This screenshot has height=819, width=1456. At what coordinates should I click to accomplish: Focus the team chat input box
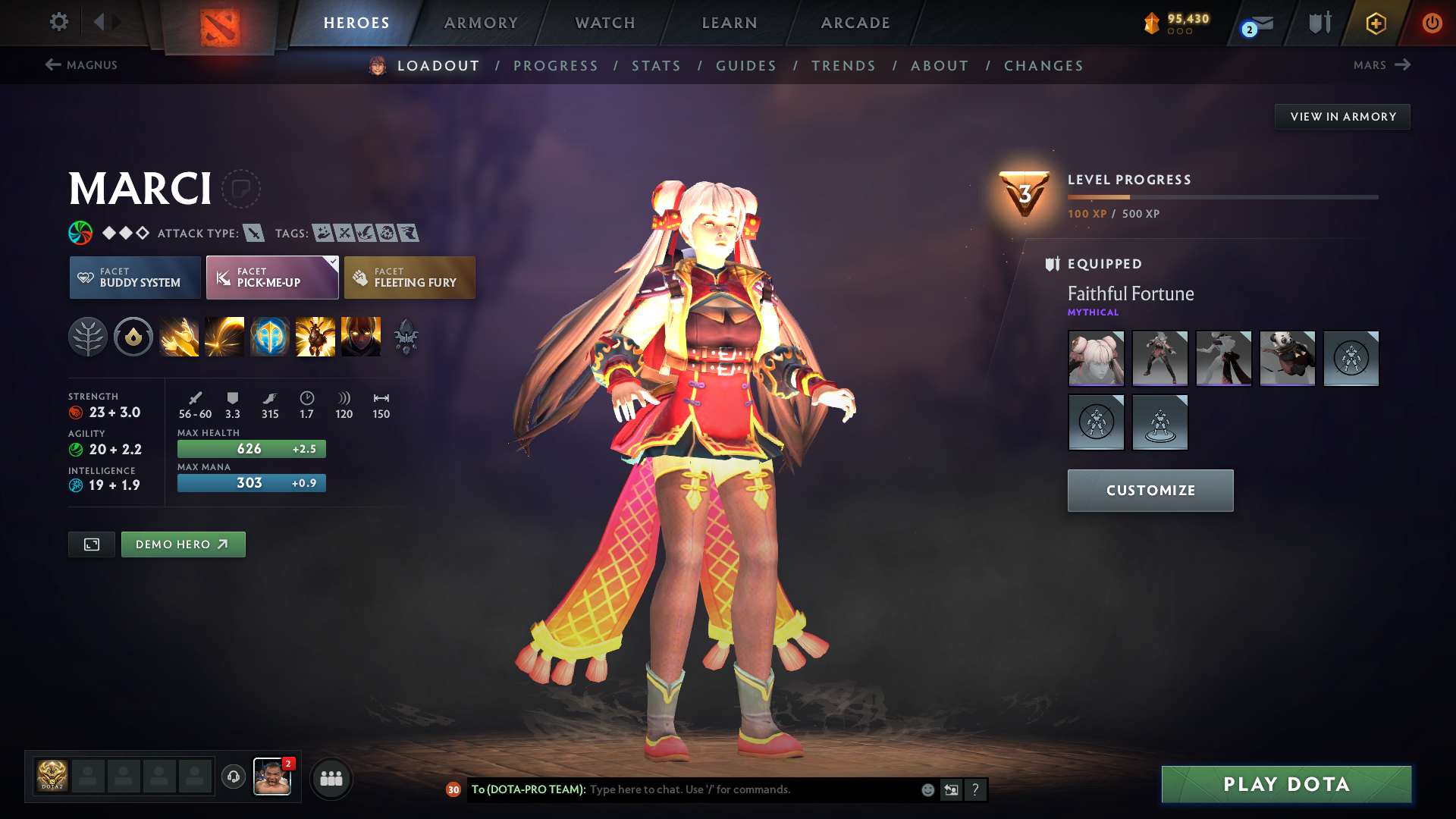coord(751,789)
